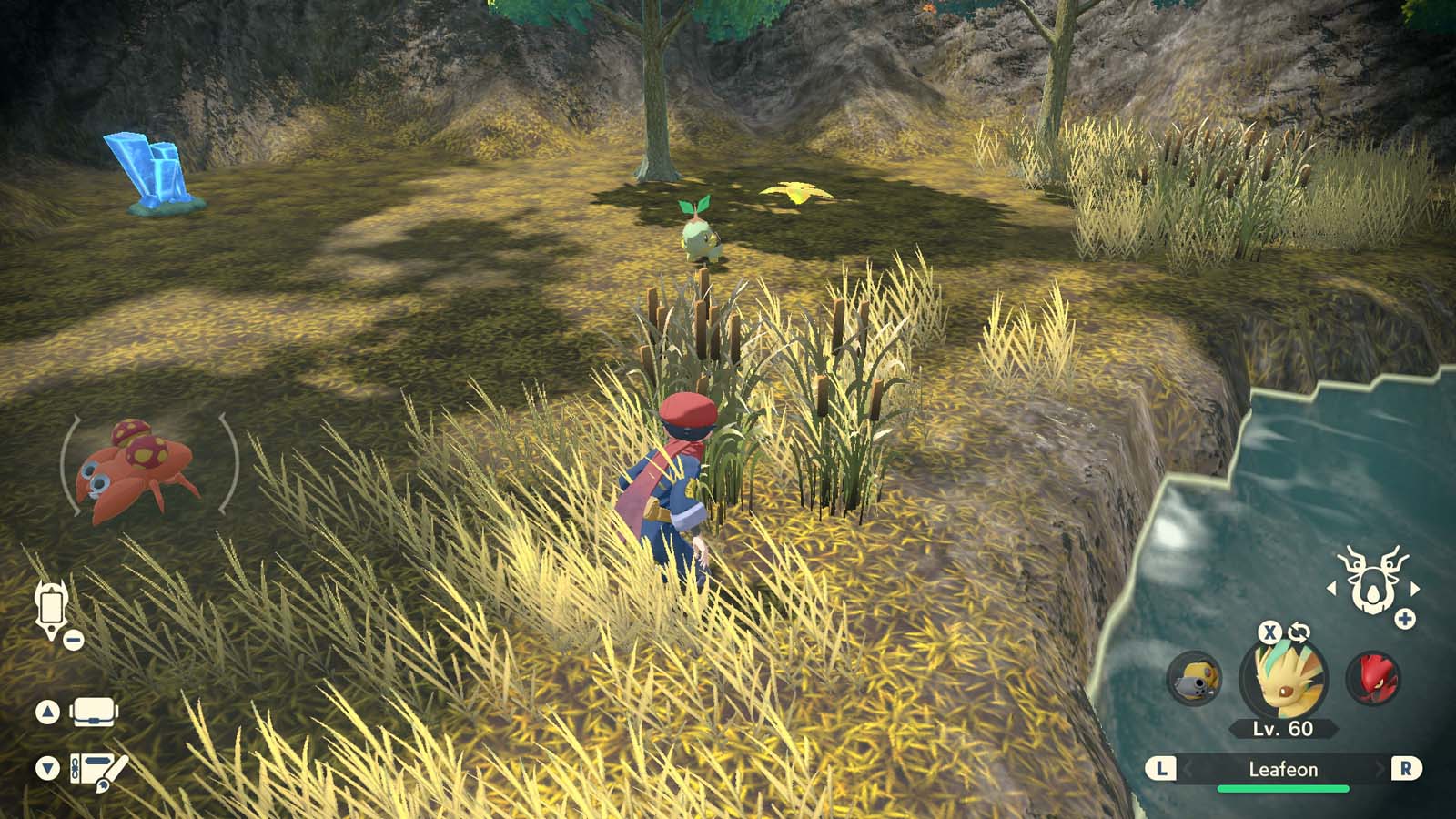
Task: Open the quest notes icon
Action: pyautogui.click(x=97, y=769)
